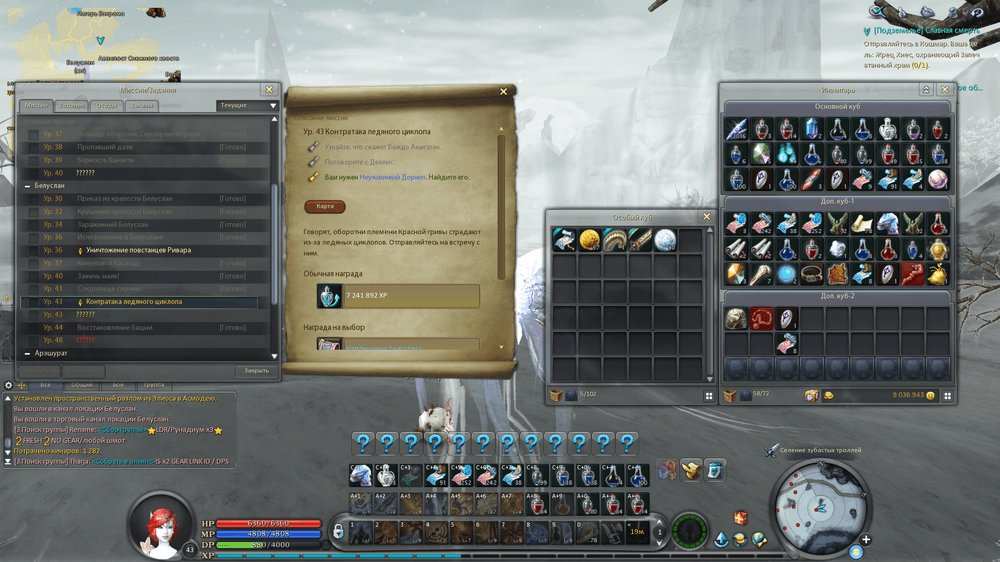
Task: Open the Карта button on quest scroll
Action: 325,207
